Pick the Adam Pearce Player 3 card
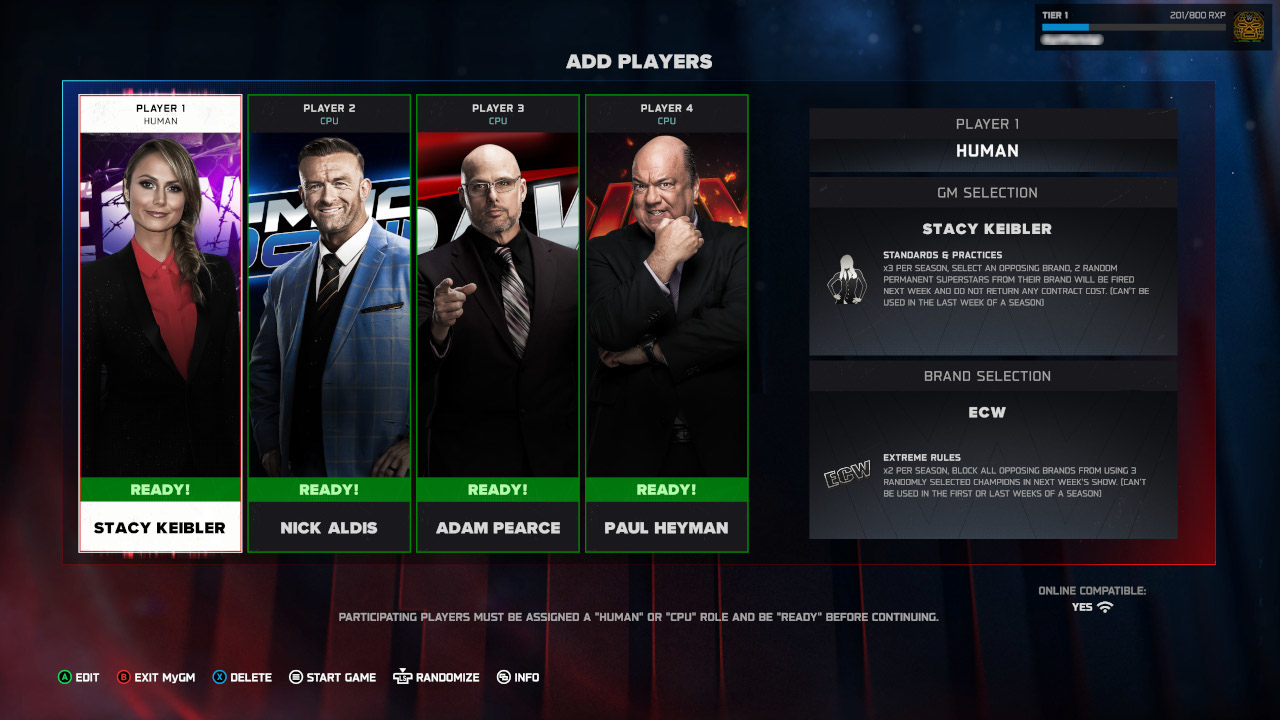The image size is (1280, 720). (x=498, y=322)
